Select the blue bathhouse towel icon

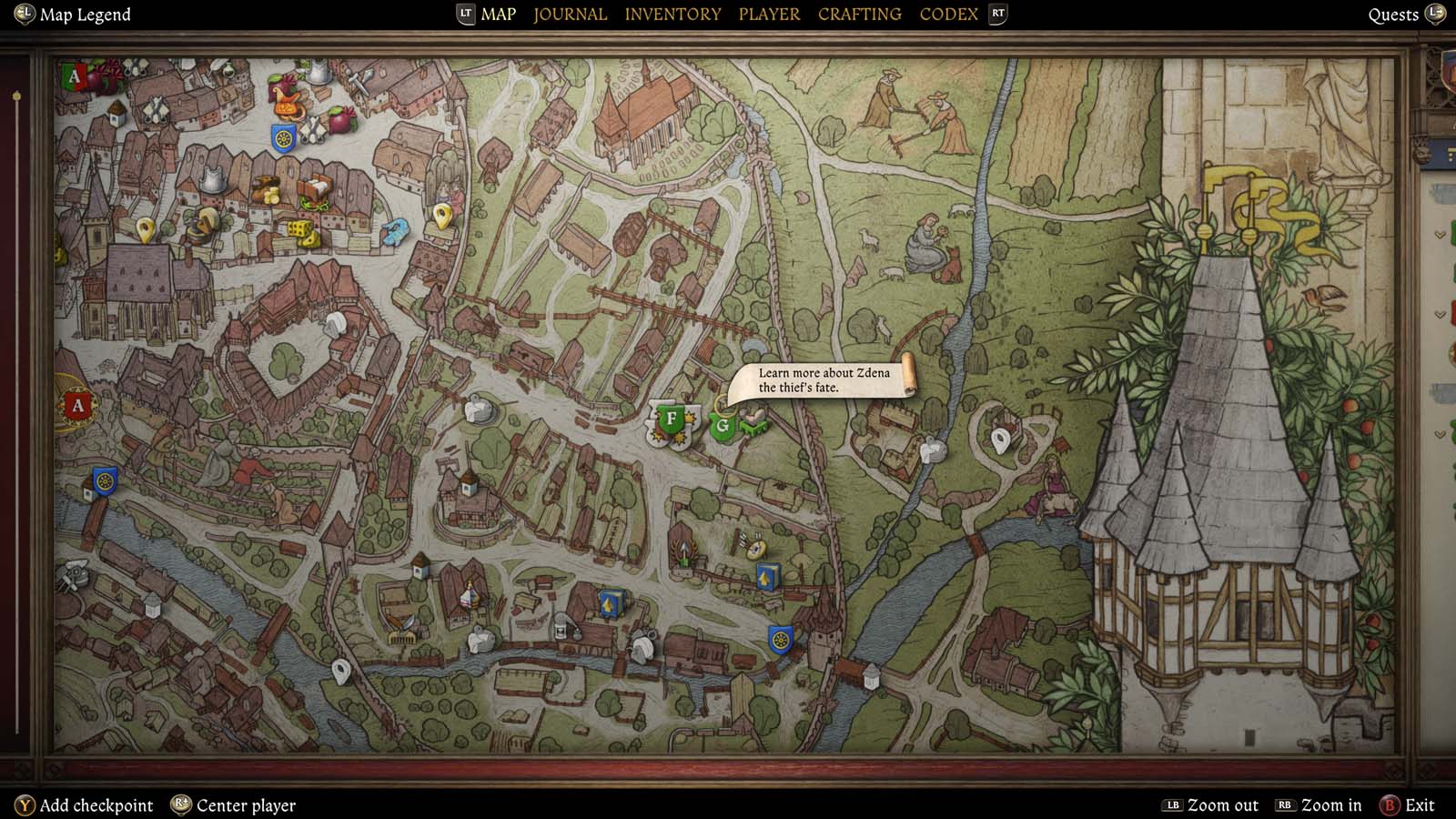(x=395, y=232)
